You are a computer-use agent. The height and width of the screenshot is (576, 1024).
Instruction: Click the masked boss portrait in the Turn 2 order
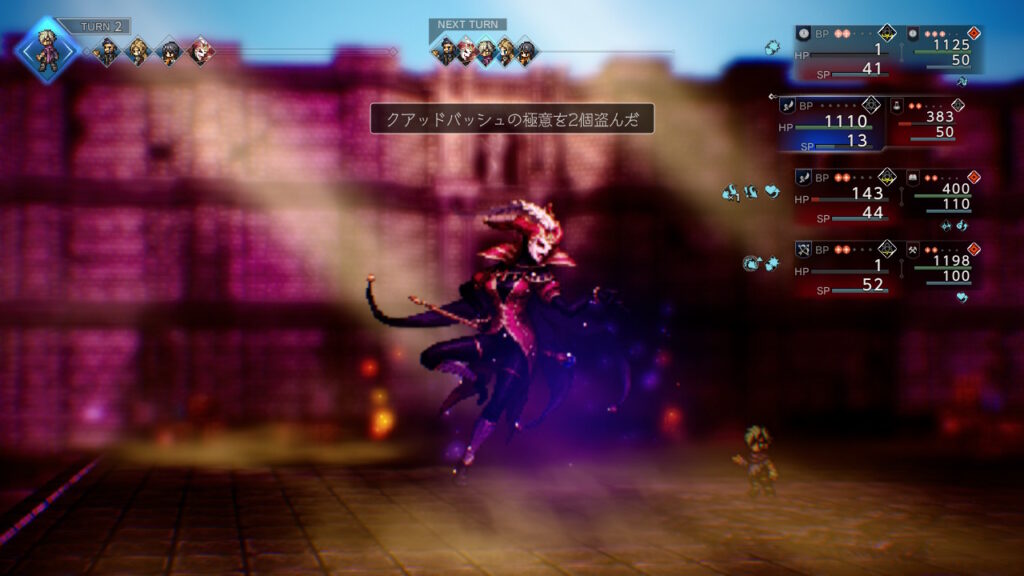[x=200, y=50]
